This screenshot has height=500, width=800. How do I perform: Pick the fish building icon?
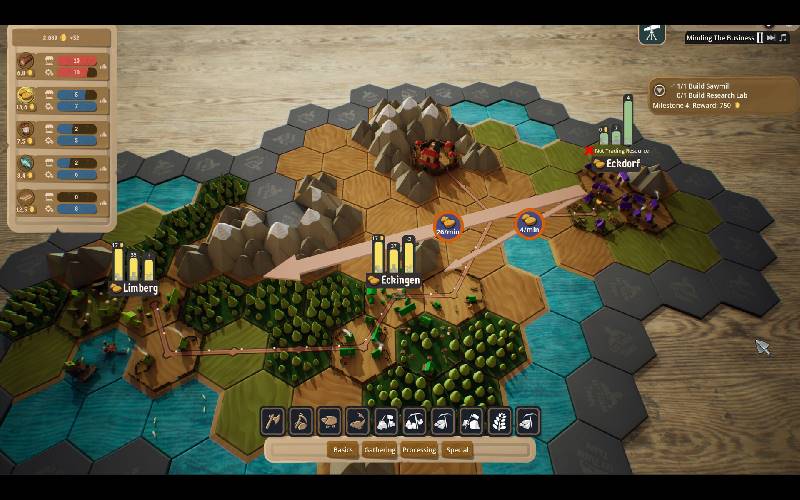click(x=358, y=422)
